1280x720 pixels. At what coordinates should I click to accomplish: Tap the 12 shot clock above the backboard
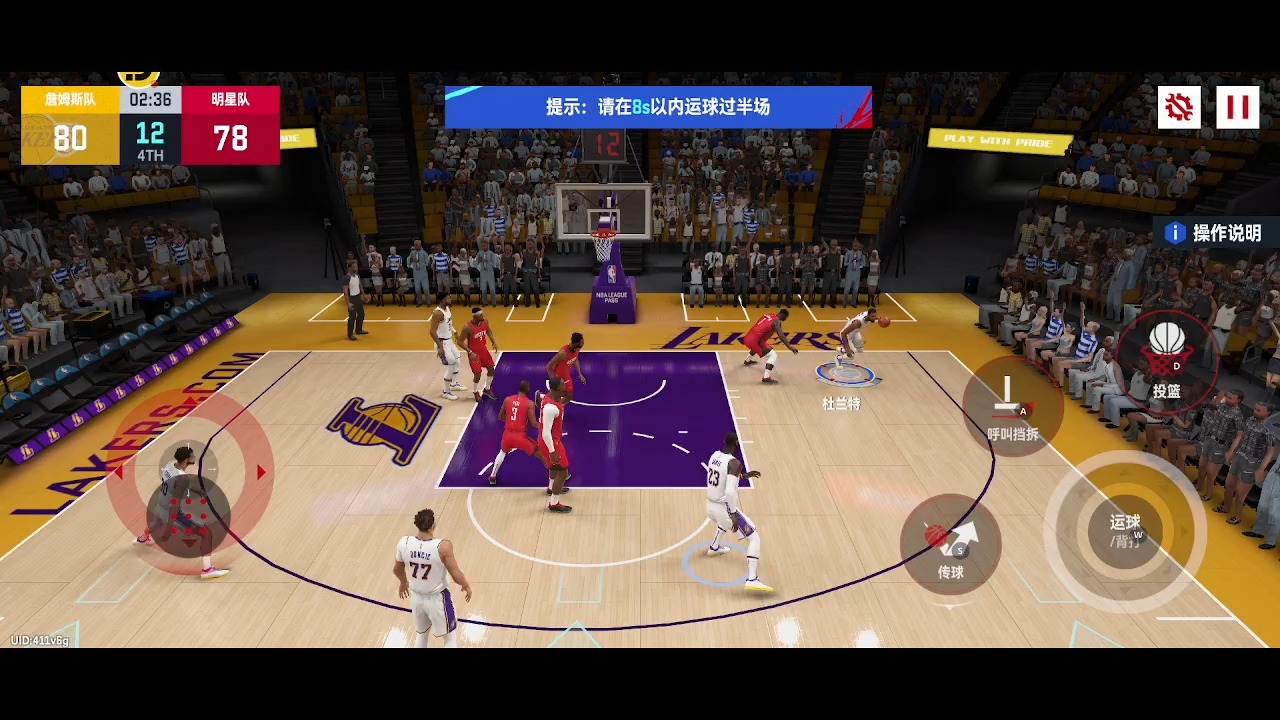[608, 145]
